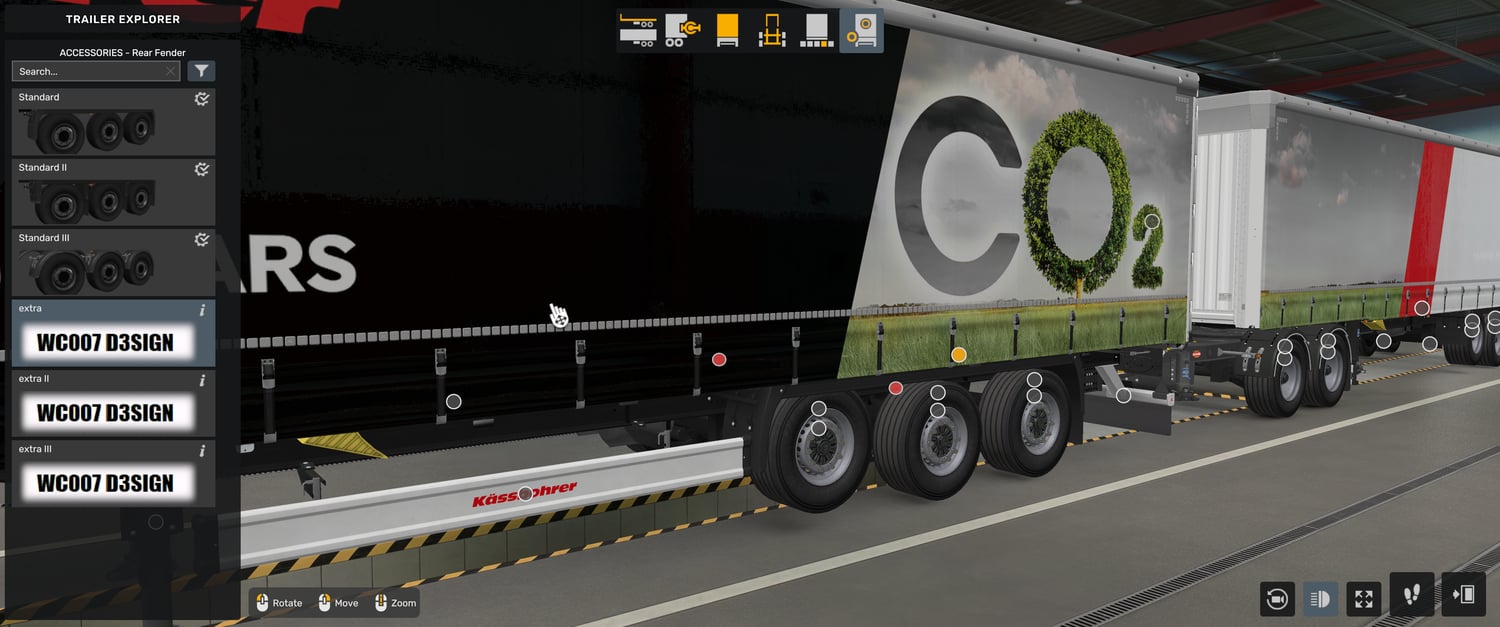Select the active accessories category icon

coord(861,30)
